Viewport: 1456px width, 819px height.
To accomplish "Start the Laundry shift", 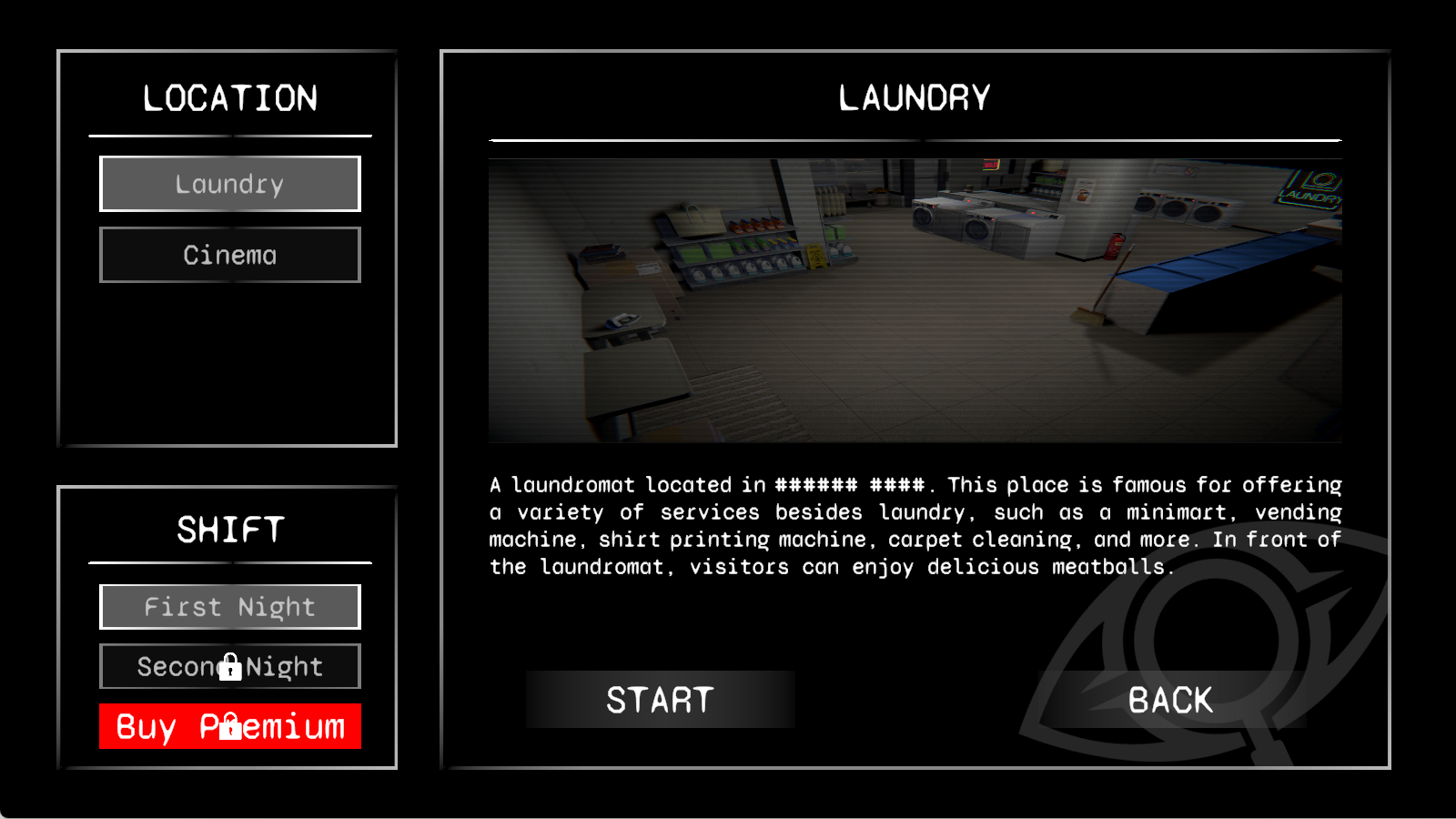I will click(660, 700).
